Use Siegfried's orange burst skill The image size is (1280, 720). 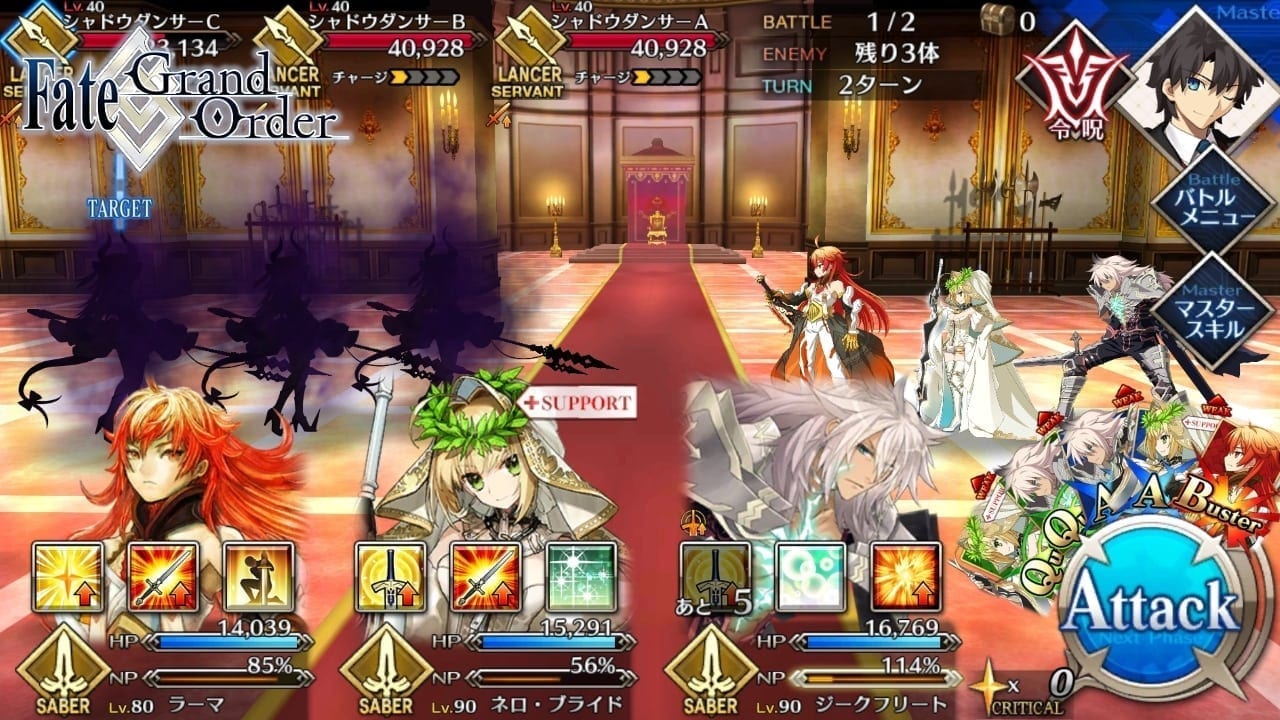905,577
